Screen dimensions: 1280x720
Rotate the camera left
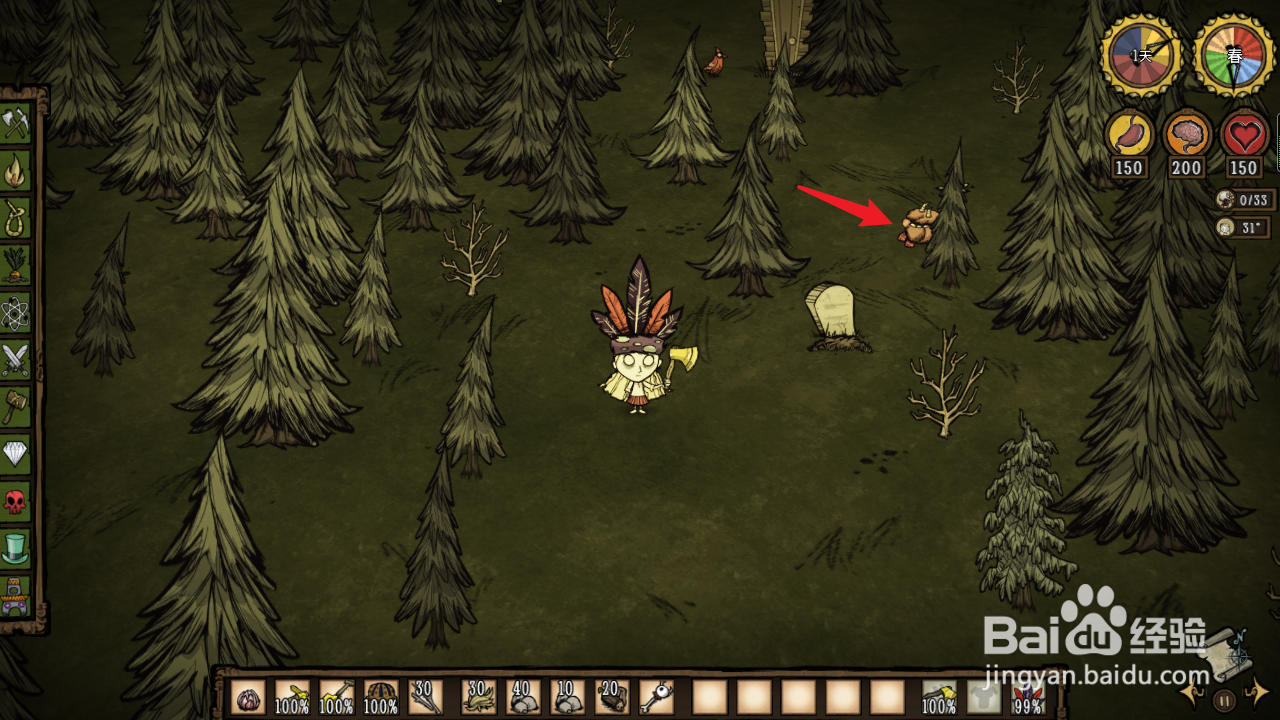[1192, 691]
